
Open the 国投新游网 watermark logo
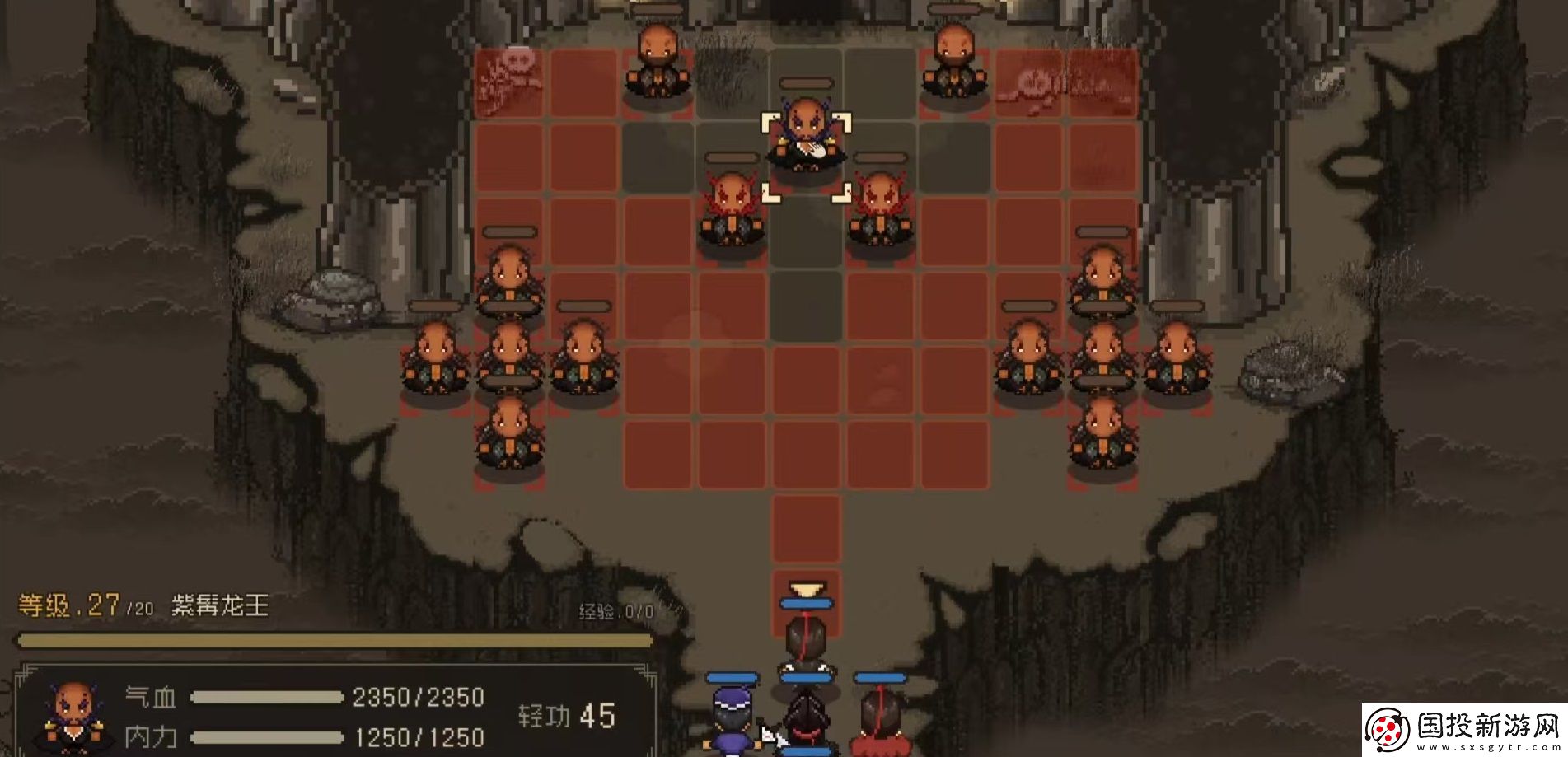1463,730
